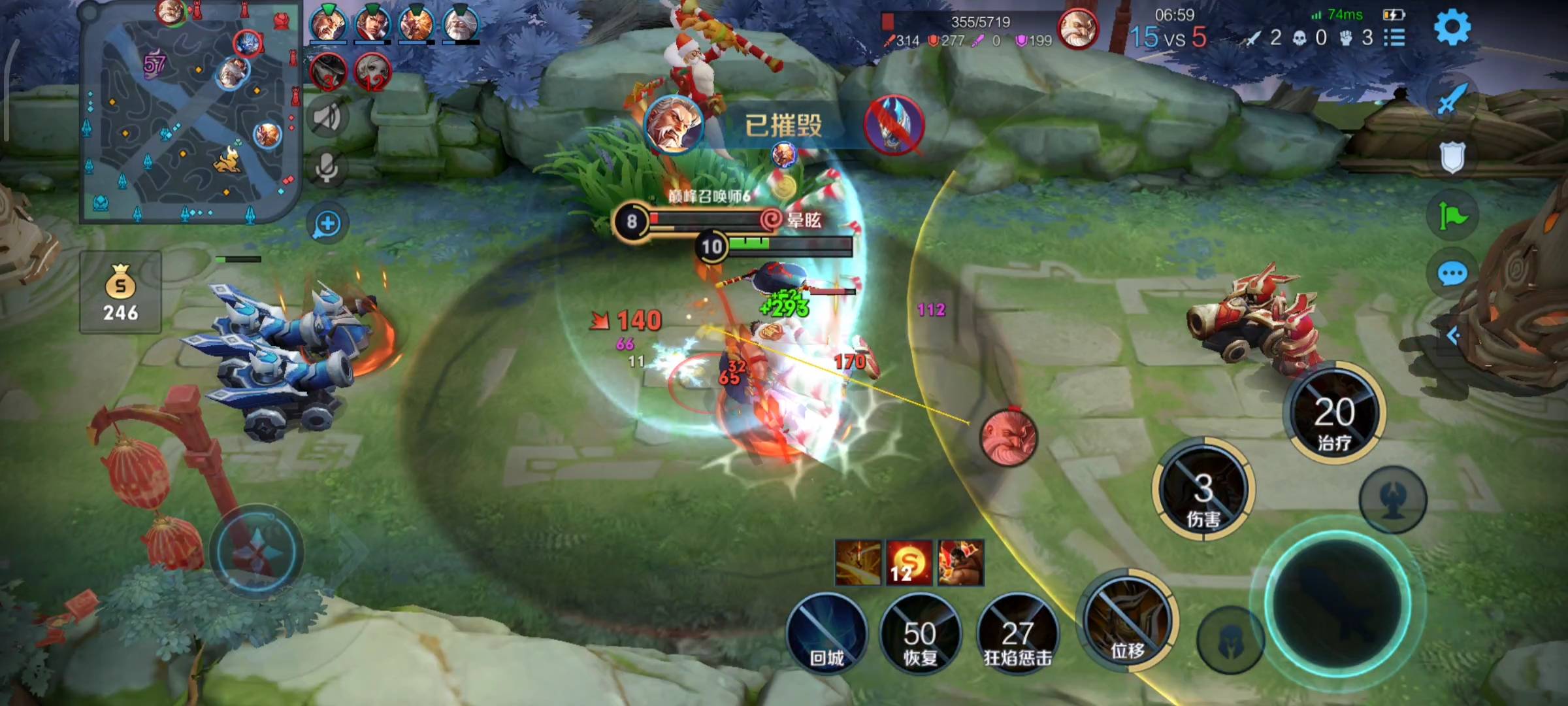Open the scoreboard list icon
Viewport: 1568px width, 706px height.
point(1394,38)
